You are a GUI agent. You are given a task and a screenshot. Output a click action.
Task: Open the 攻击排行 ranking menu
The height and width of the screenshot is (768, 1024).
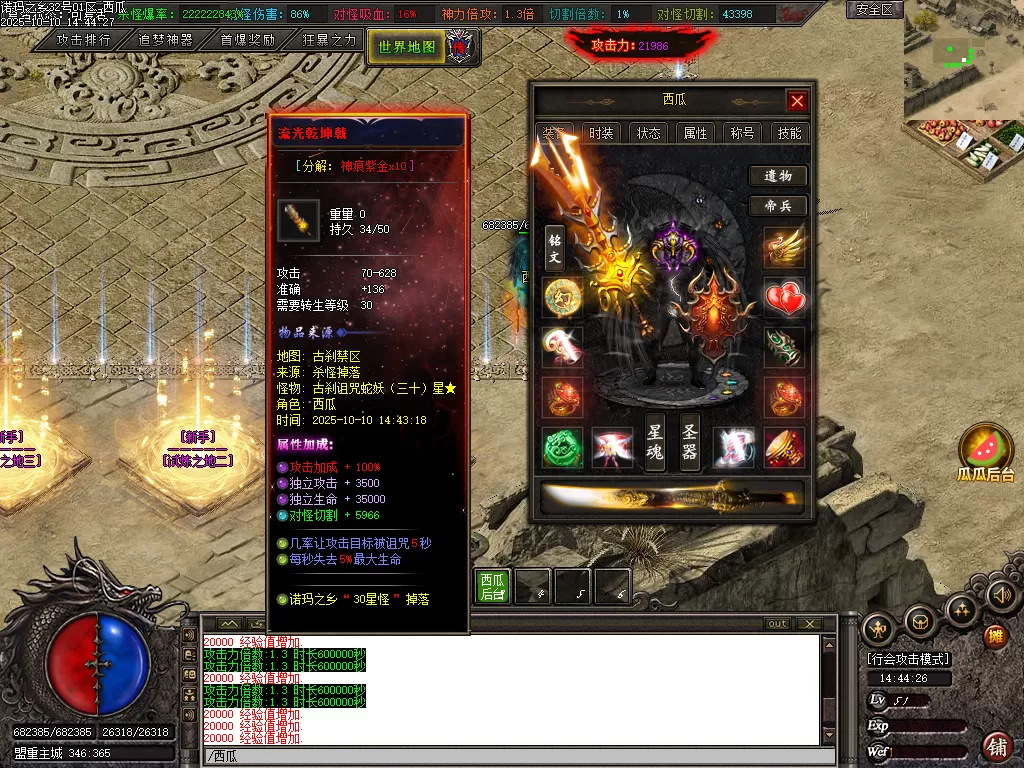[x=84, y=40]
